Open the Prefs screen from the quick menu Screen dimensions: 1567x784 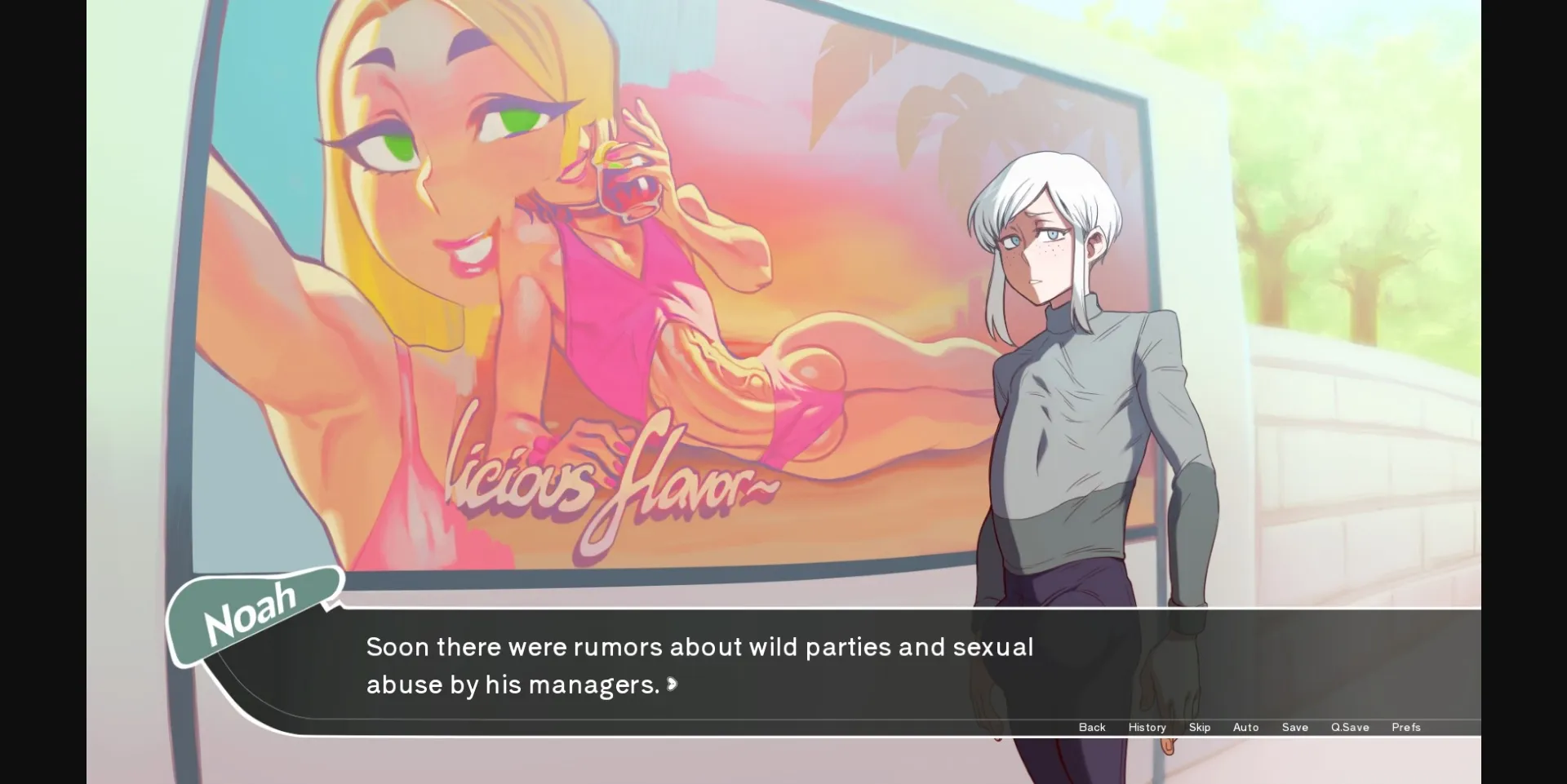point(1405,727)
